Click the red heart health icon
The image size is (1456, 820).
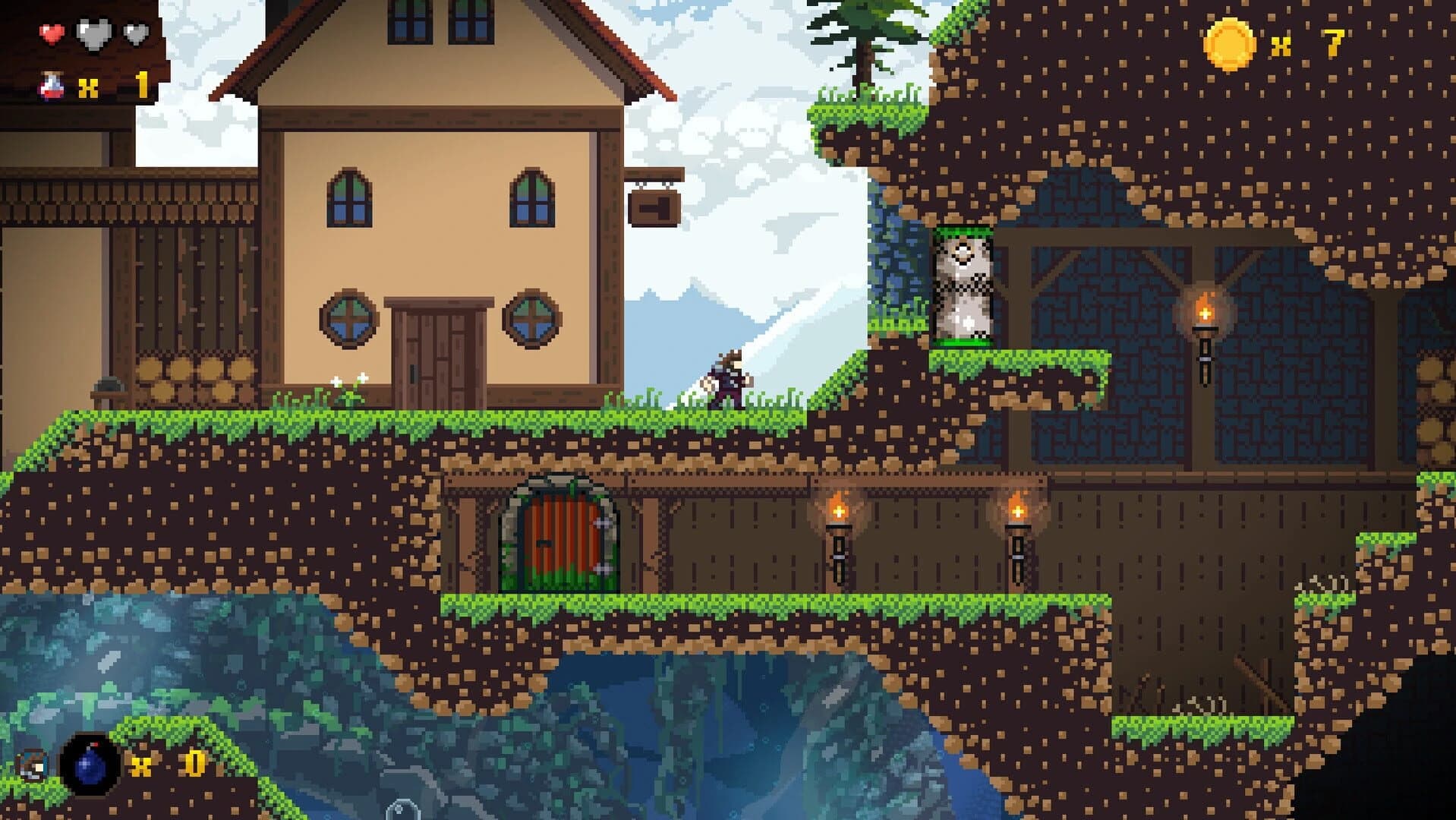click(x=50, y=32)
